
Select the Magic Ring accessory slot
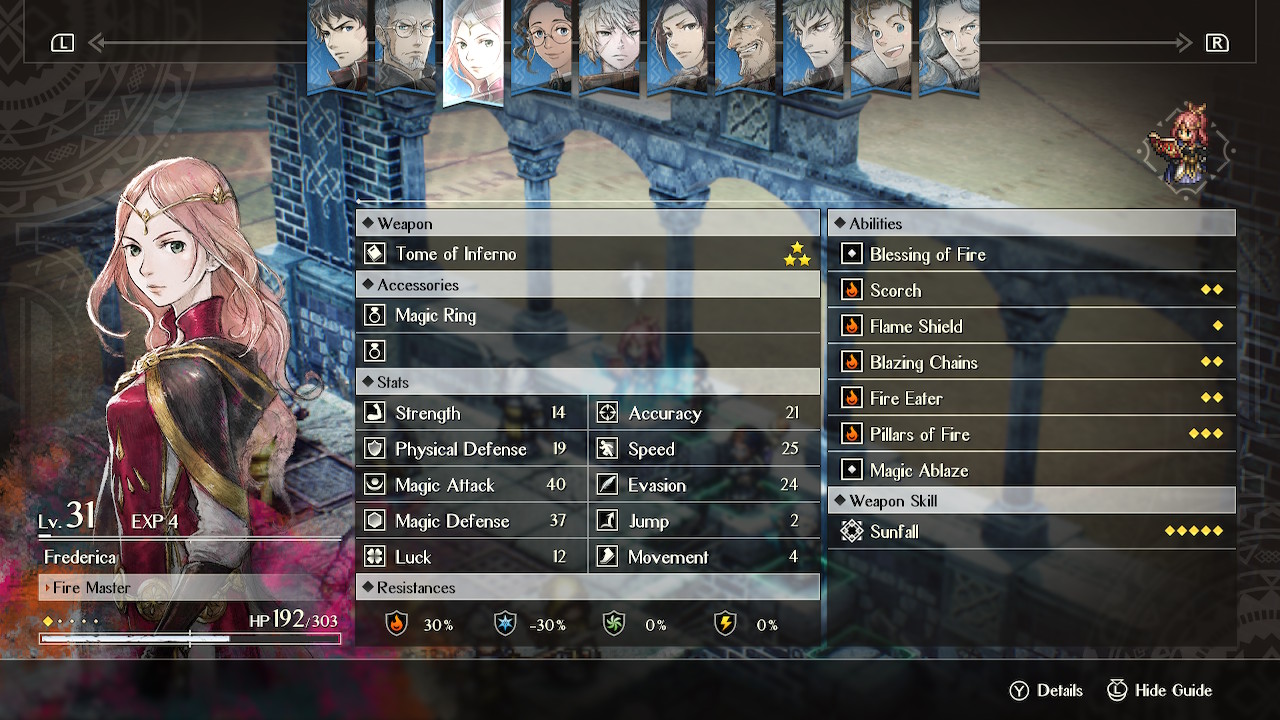pyautogui.click(x=587, y=316)
